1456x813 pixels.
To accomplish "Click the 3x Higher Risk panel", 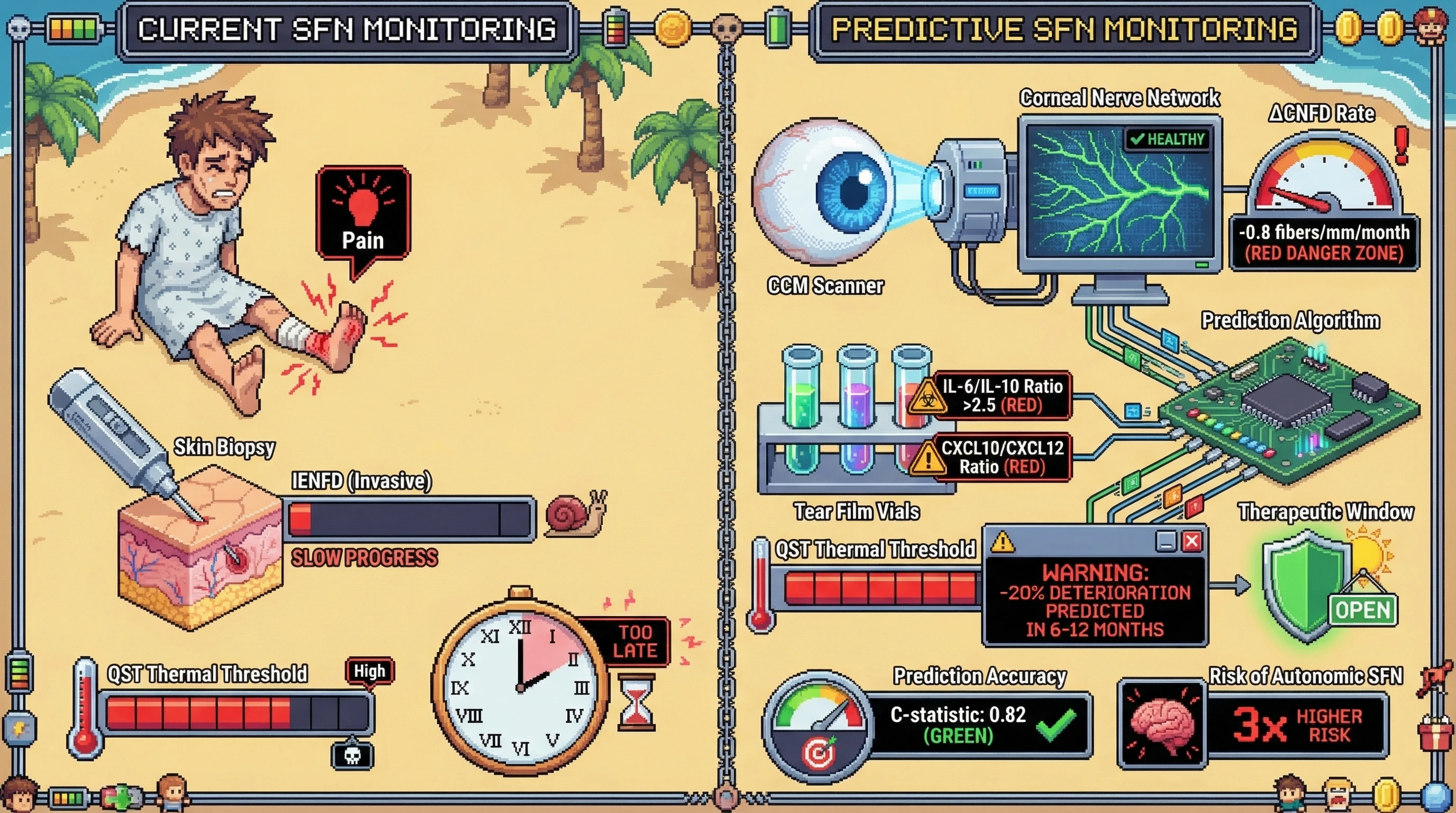I will tap(1297, 725).
